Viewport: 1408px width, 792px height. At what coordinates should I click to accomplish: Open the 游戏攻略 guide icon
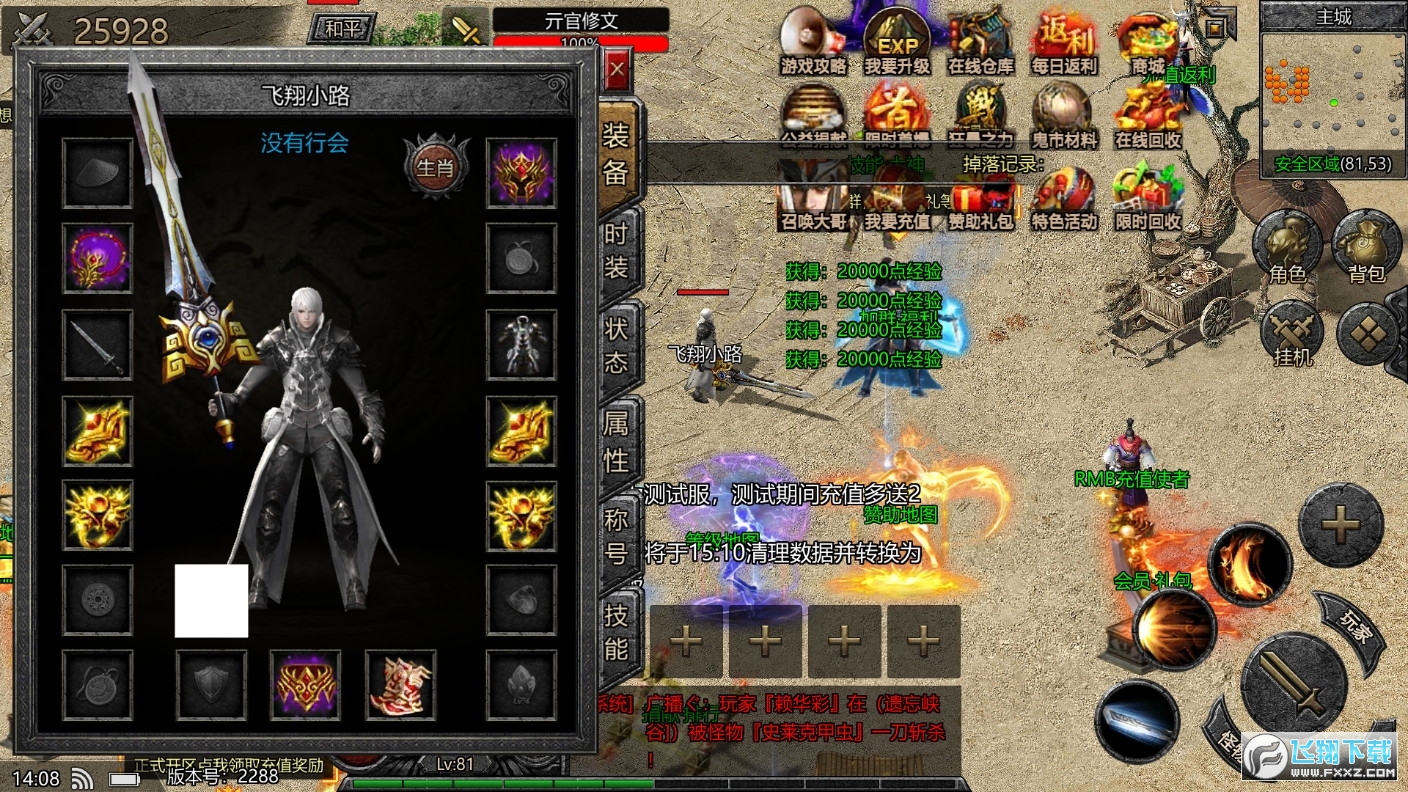point(813,40)
